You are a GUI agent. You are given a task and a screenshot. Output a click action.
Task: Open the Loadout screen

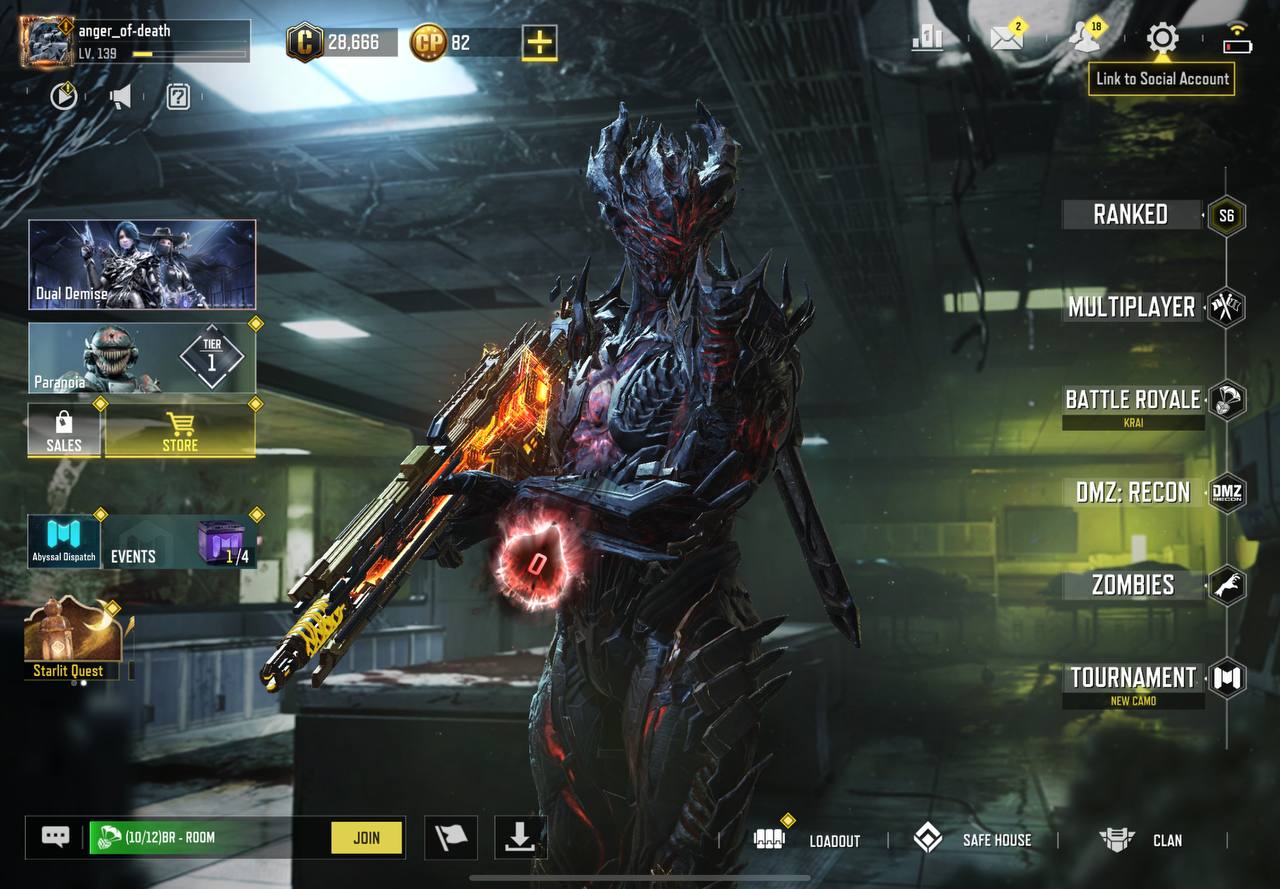point(808,840)
